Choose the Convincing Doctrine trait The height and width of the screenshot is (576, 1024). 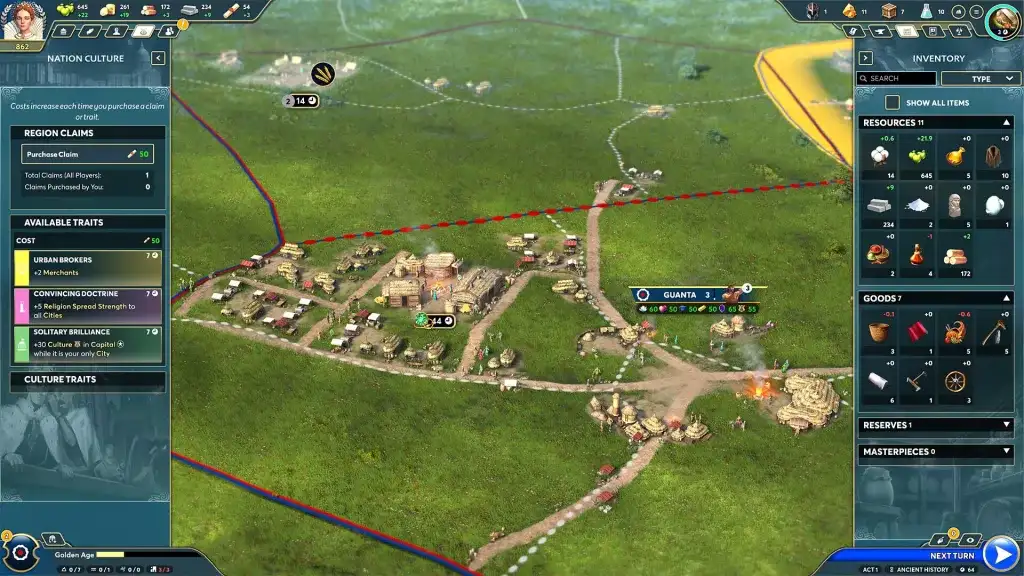pos(87,303)
